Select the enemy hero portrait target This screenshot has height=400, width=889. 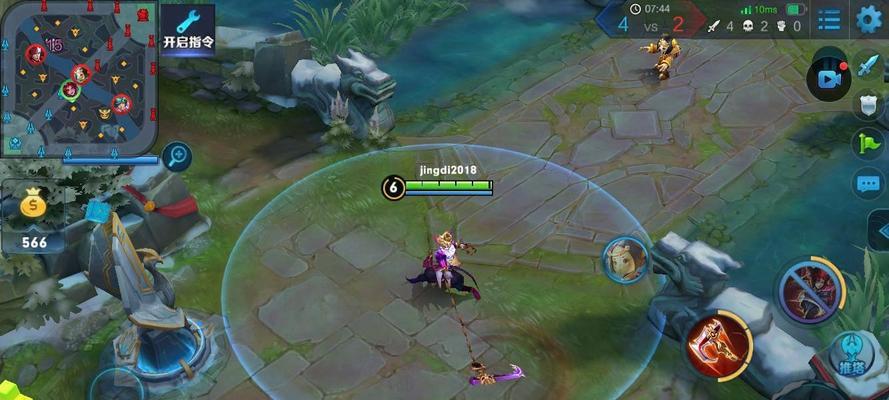(x=625, y=260)
